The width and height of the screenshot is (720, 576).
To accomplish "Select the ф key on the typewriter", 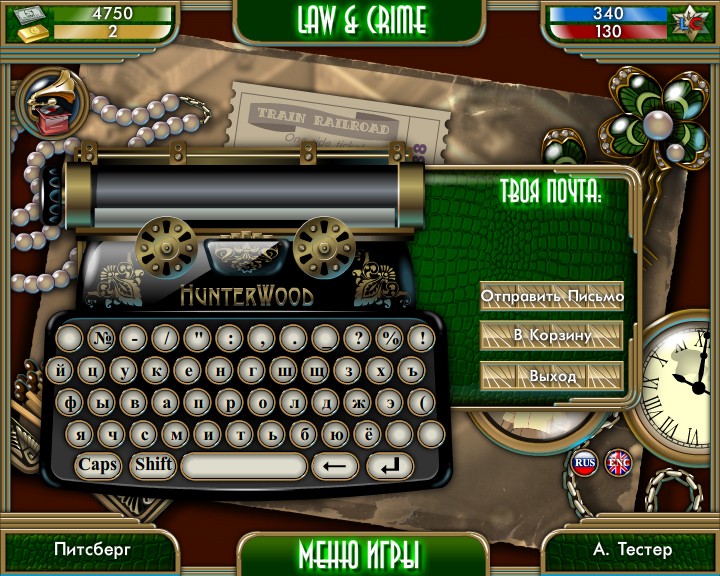I will pos(72,402).
